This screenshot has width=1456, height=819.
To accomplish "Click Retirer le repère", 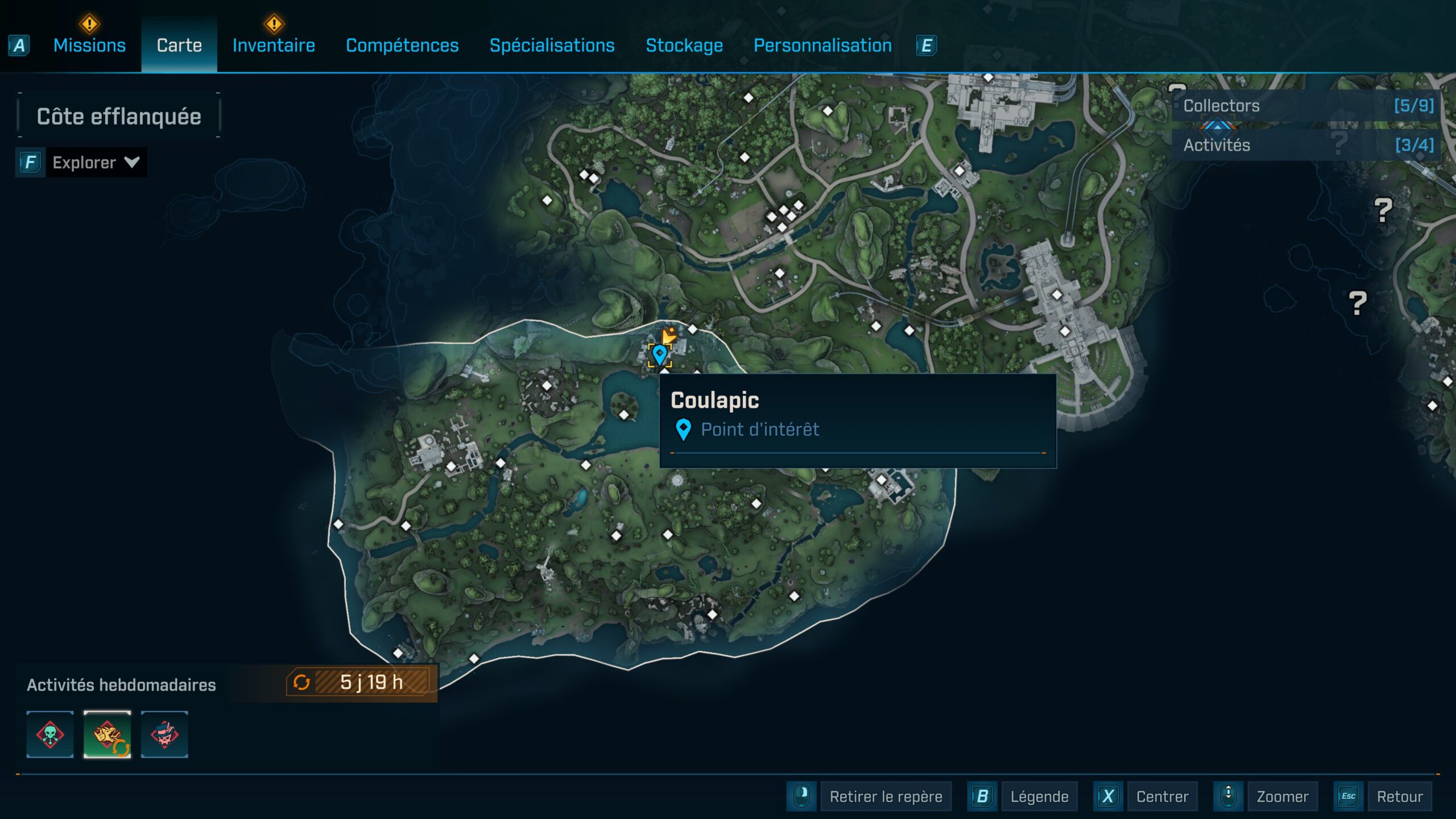I will 885,796.
